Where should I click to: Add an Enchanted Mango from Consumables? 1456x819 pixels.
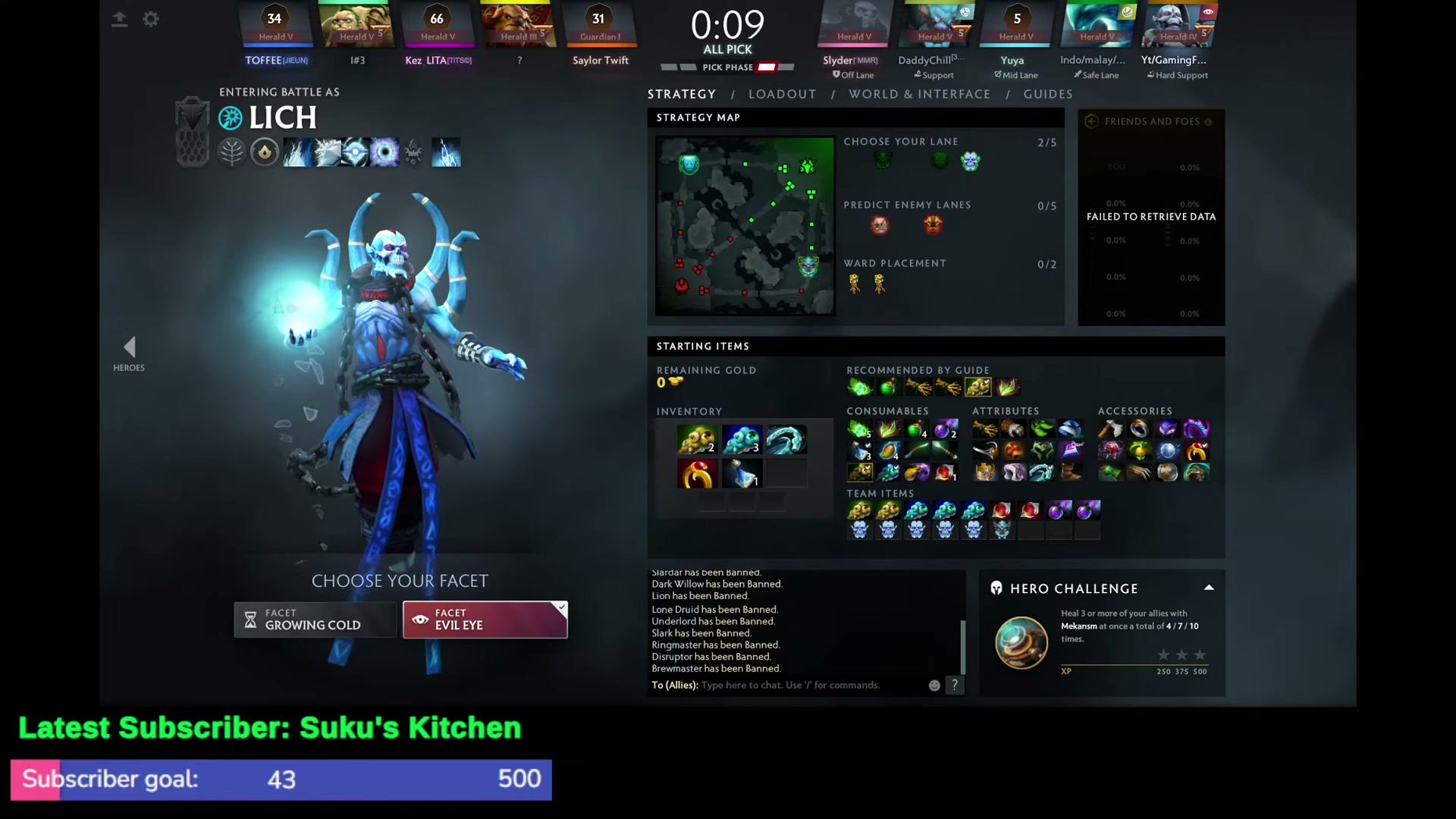887,450
